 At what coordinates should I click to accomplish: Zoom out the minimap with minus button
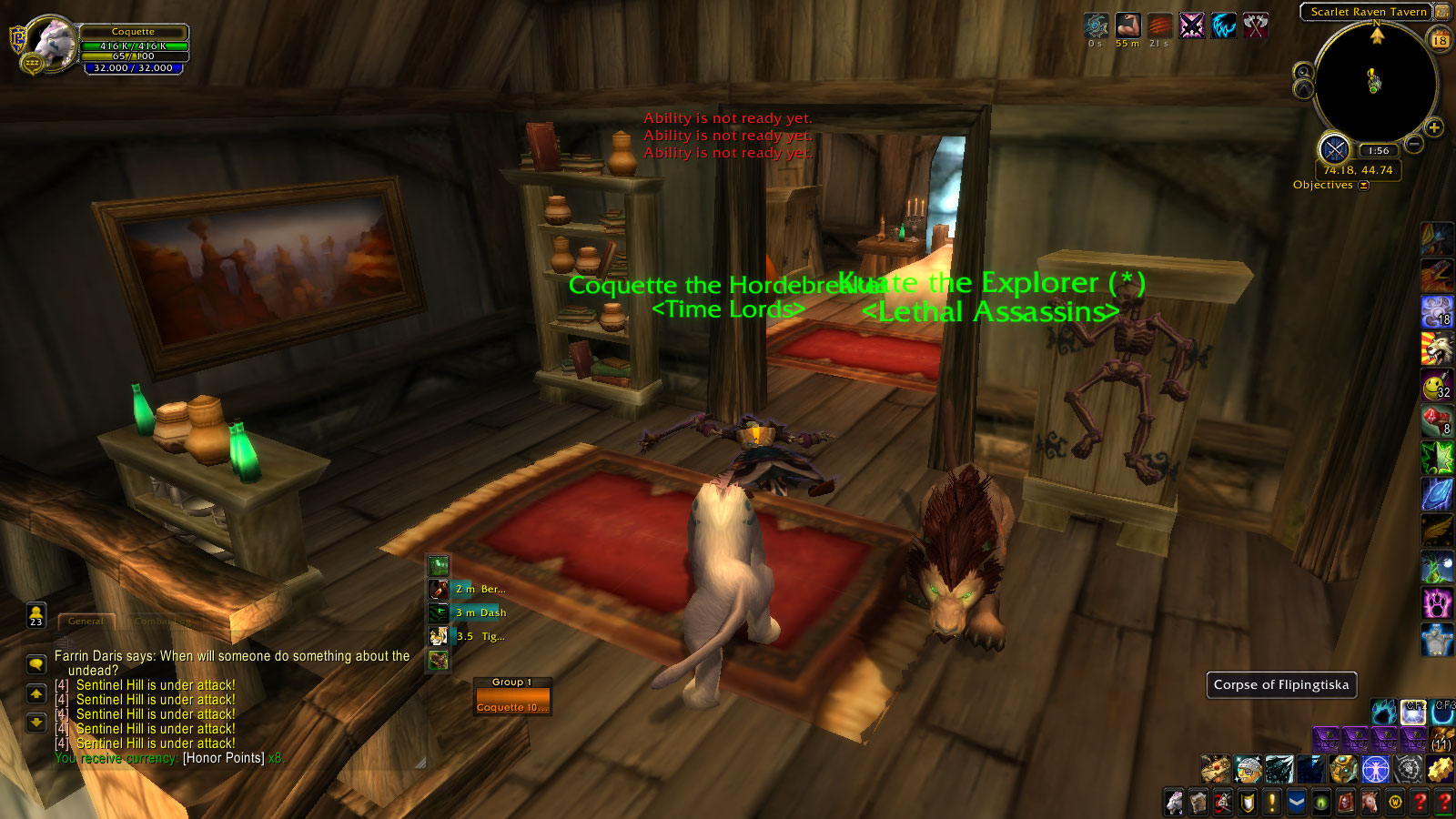1413,144
